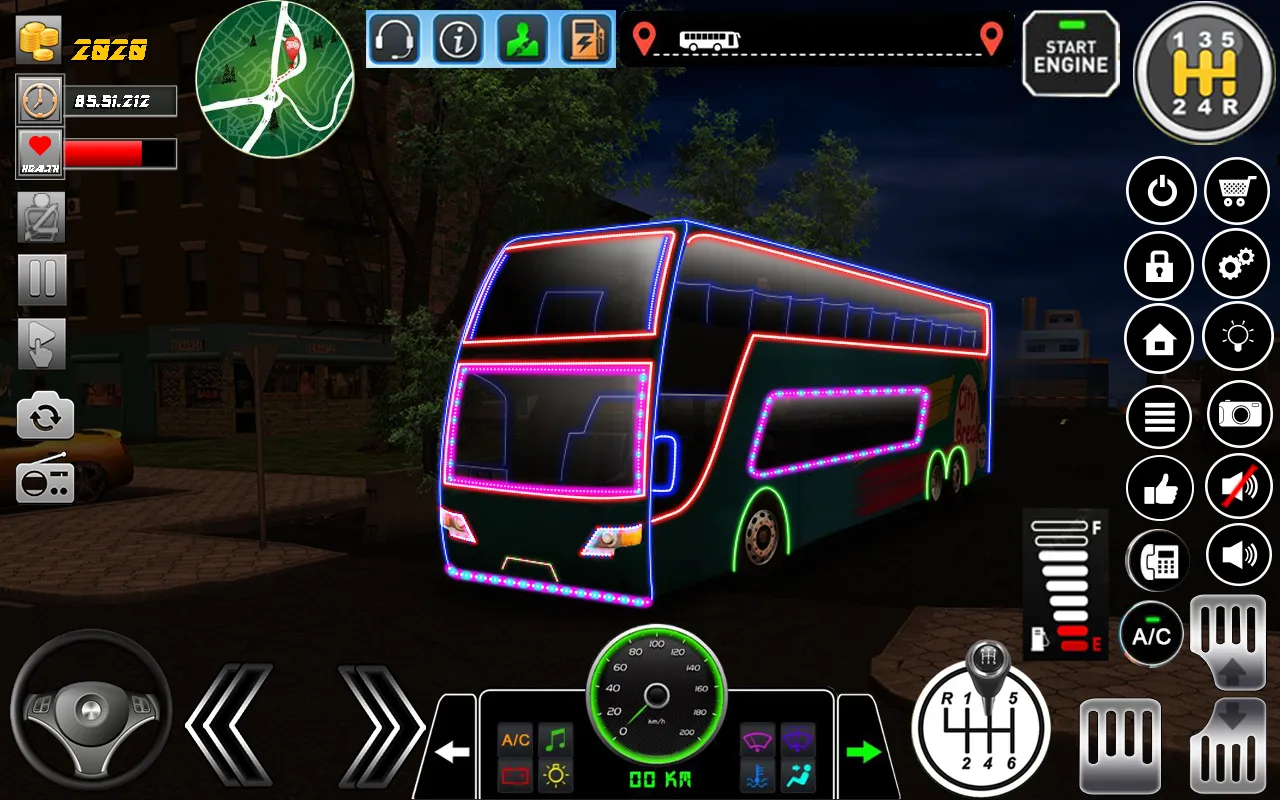Tap the round power button

1160,190
